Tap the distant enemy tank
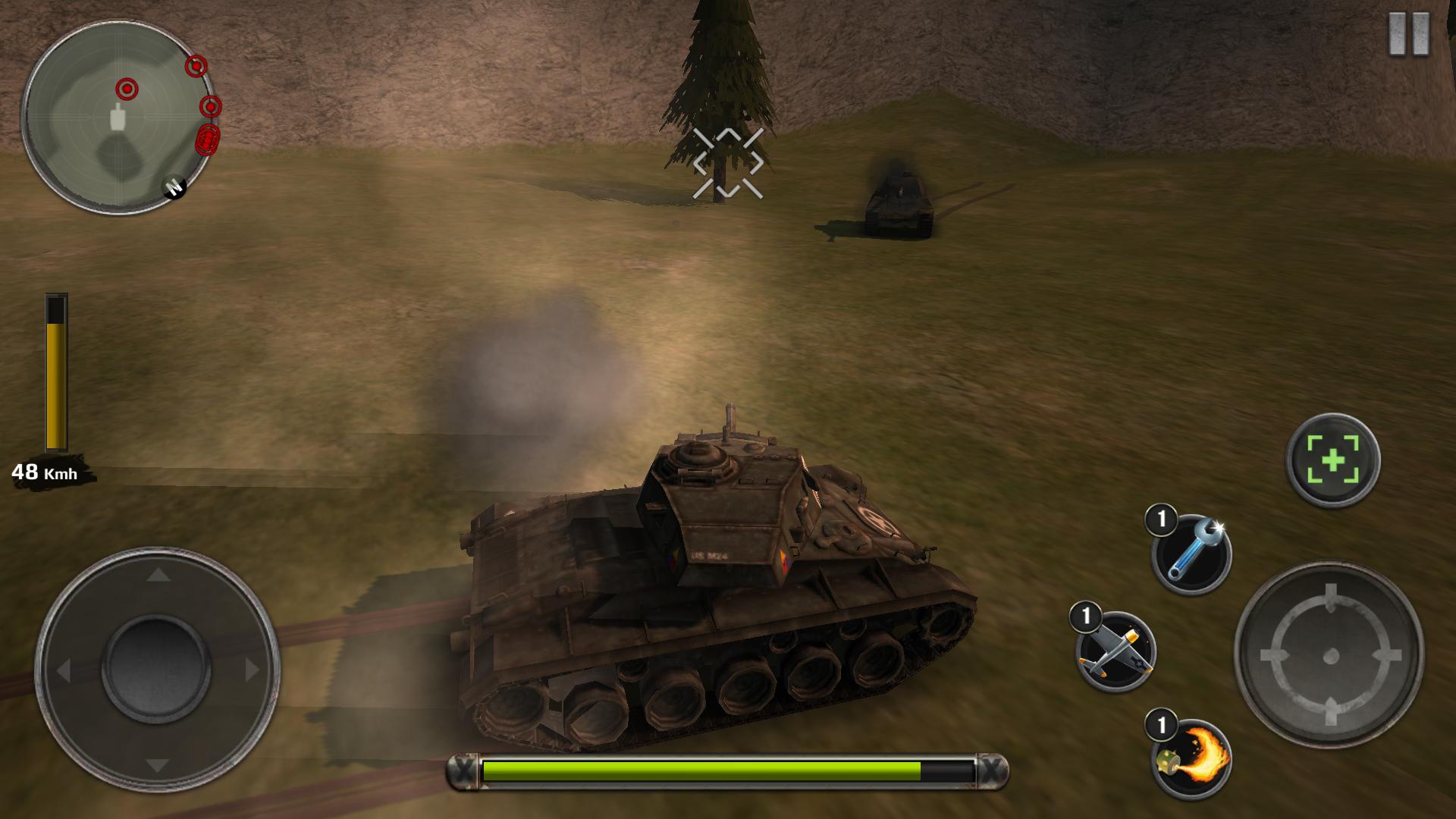The height and width of the screenshot is (819, 1456). coord(899,201)
